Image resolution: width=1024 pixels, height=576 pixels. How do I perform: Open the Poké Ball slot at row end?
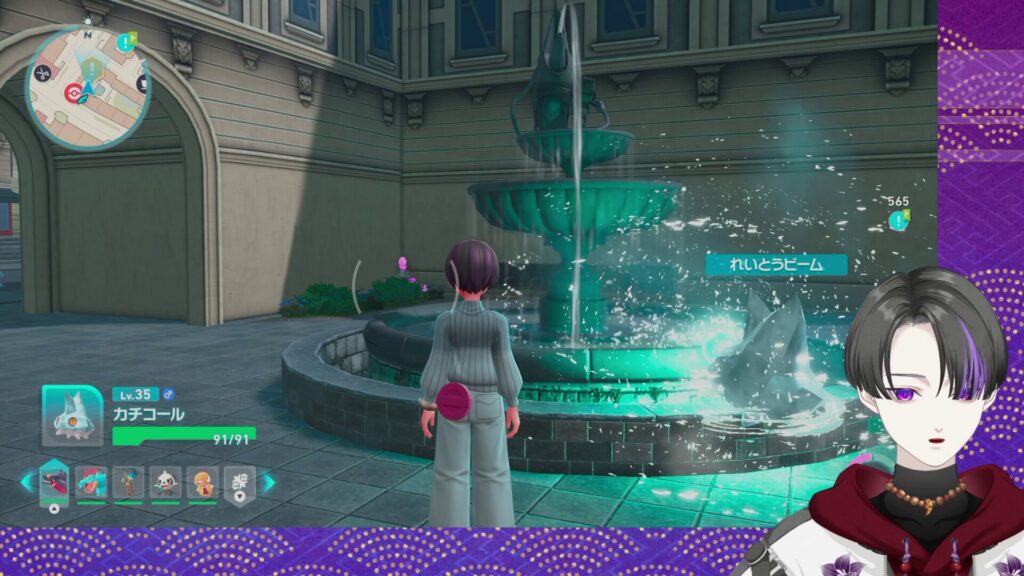pos(239,482)
